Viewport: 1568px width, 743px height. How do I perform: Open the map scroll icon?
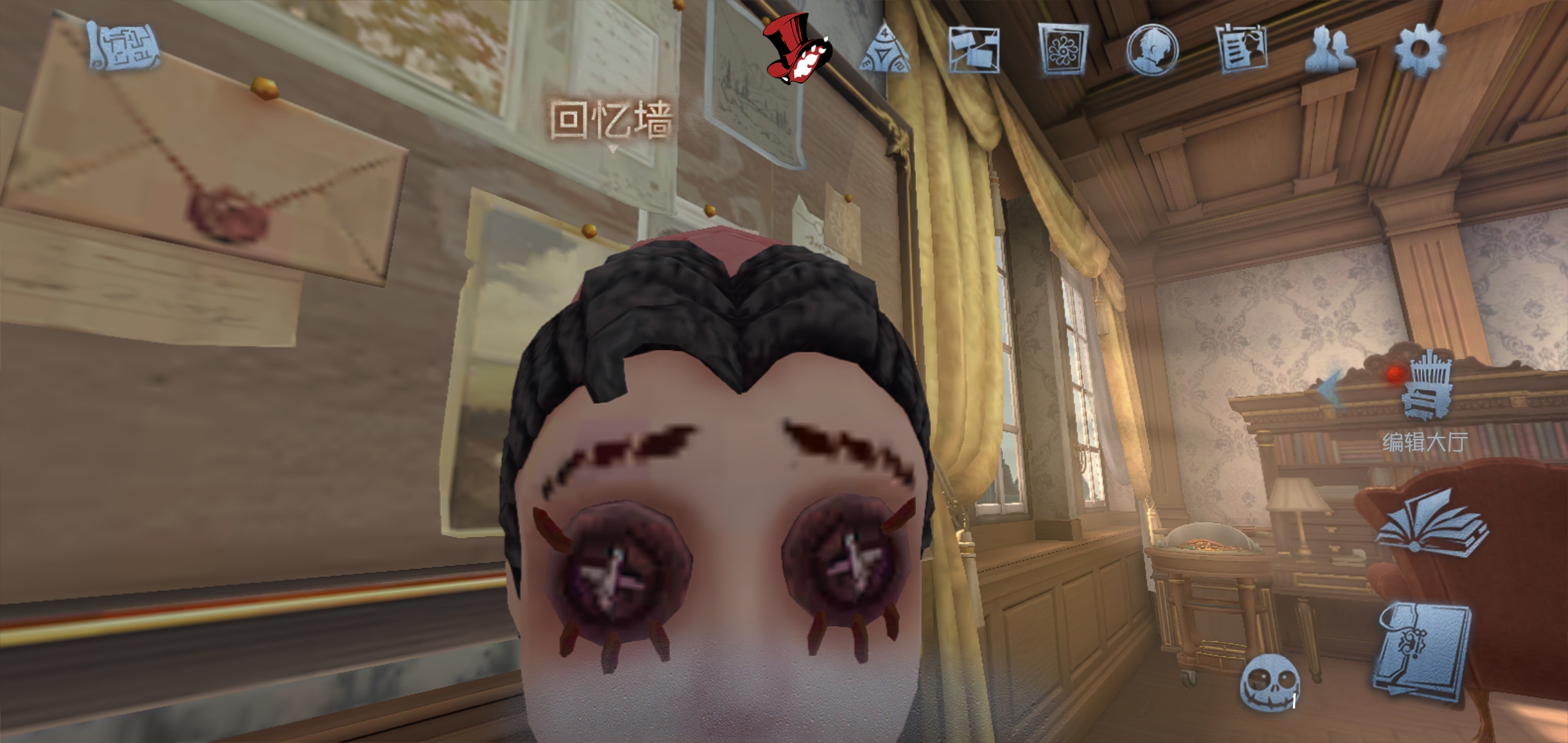tap(124, 47)
